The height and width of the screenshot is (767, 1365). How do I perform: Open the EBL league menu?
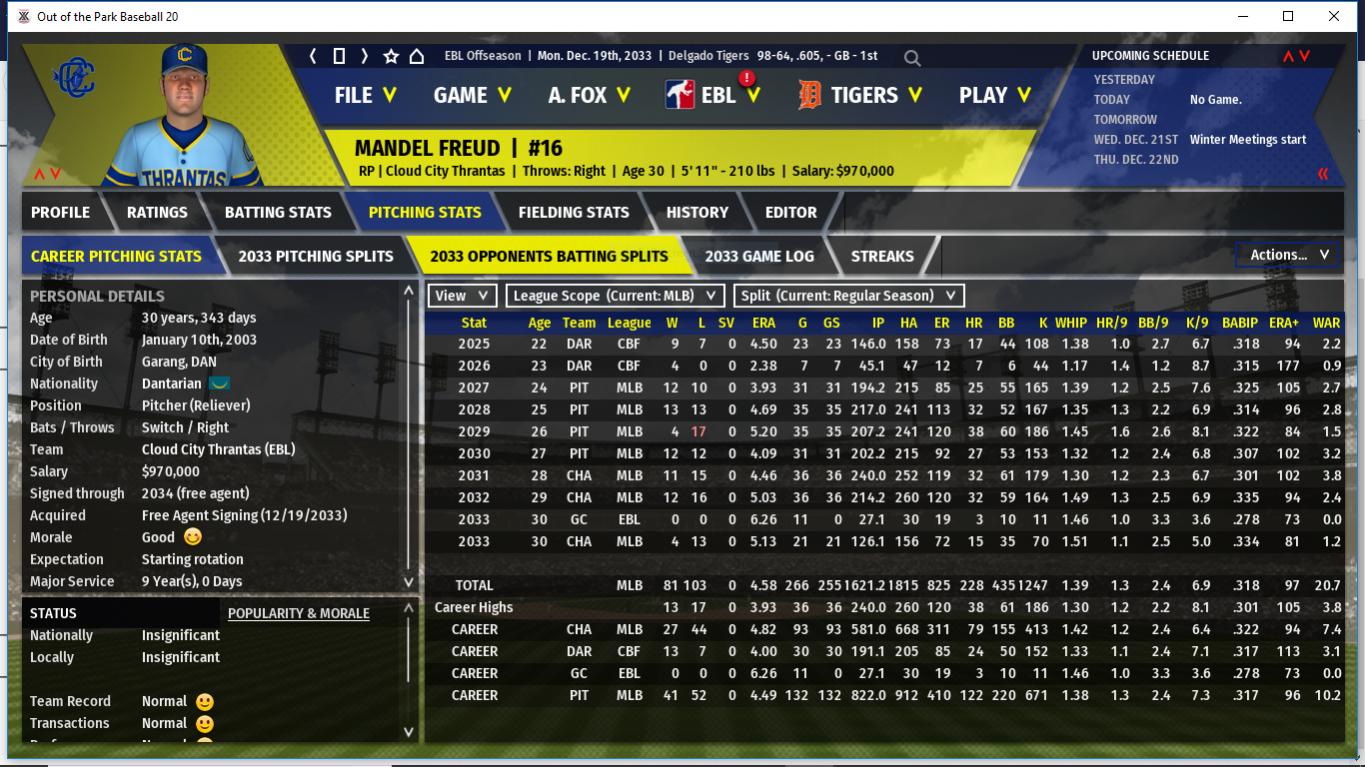click(717, 95)
